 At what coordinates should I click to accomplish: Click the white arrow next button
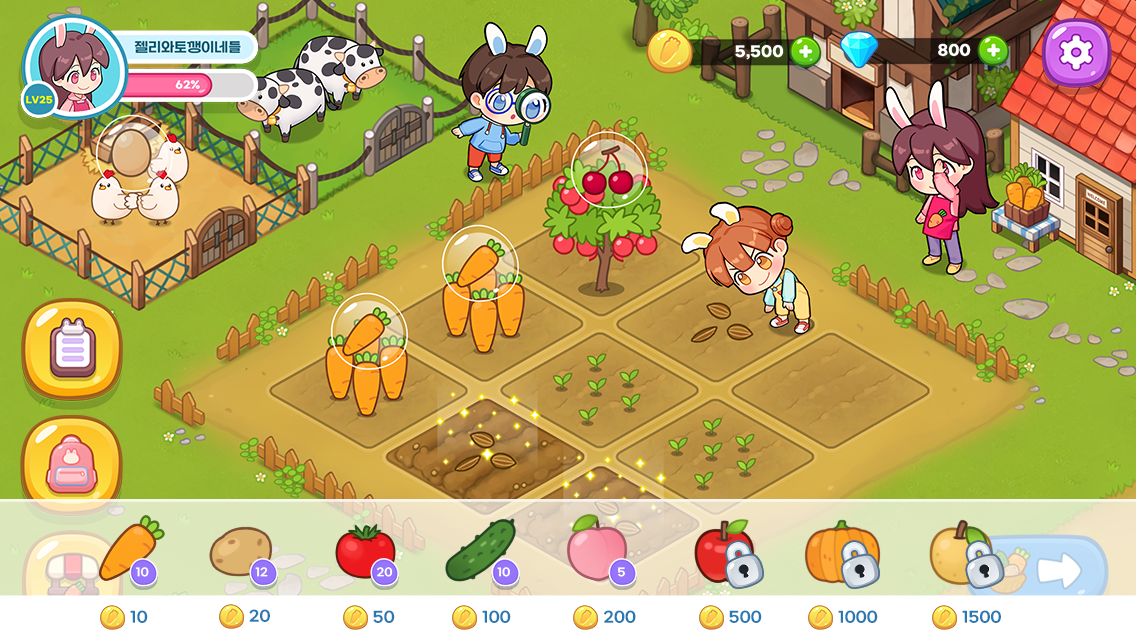1059,570
